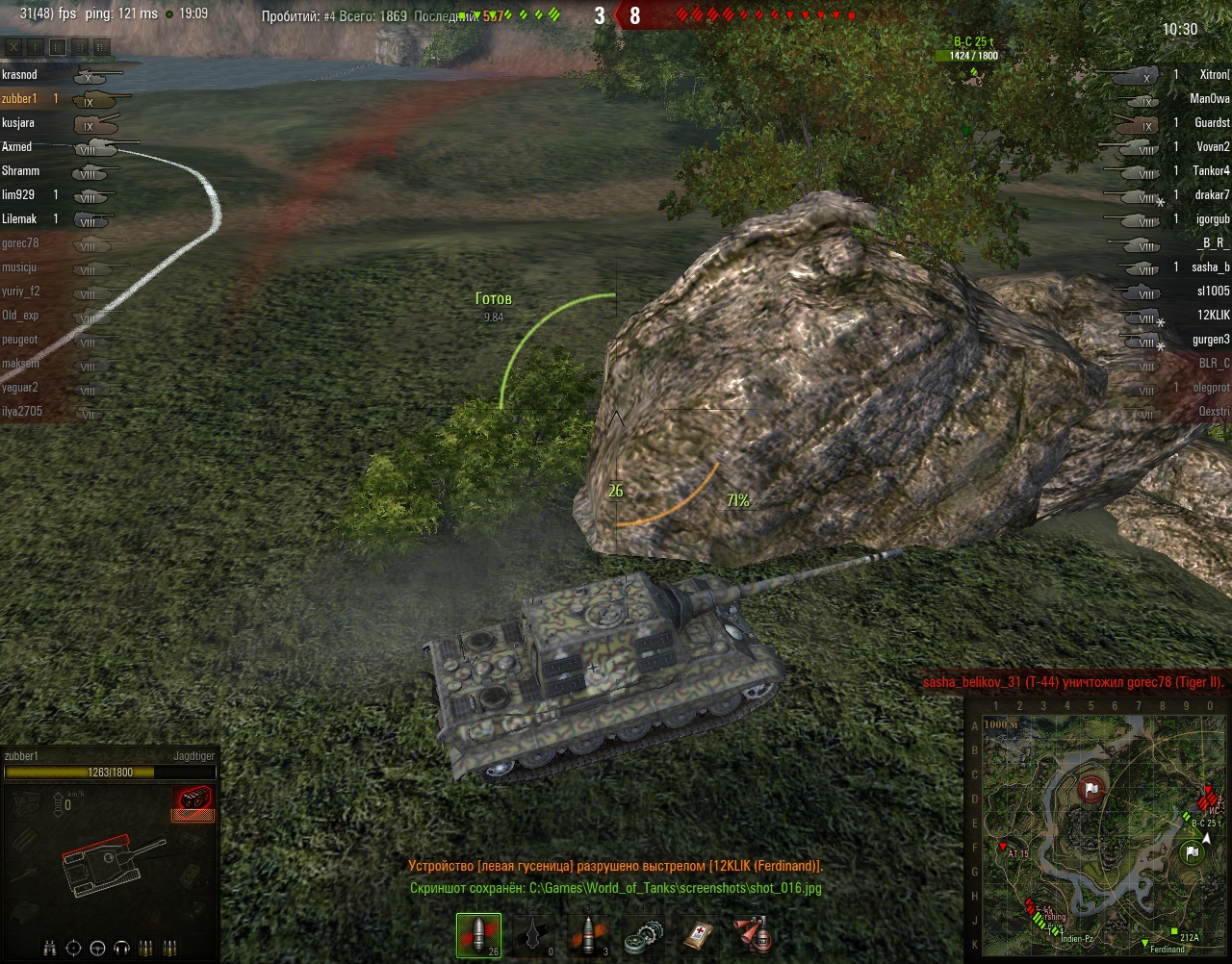Activate the fire extinguisher consumable

pyautogui.click(x=752, y=936)
